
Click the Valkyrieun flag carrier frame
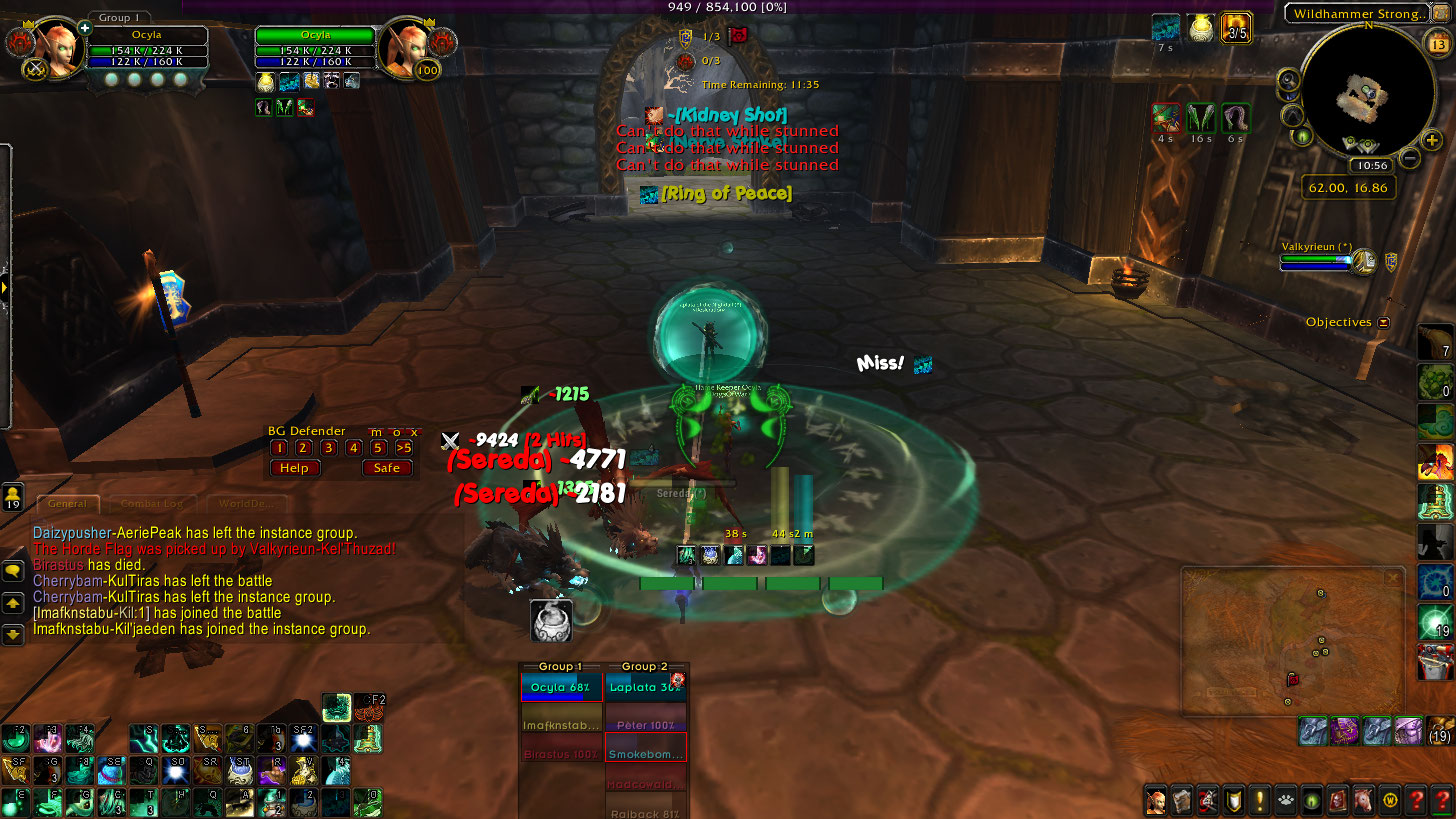1320,259
